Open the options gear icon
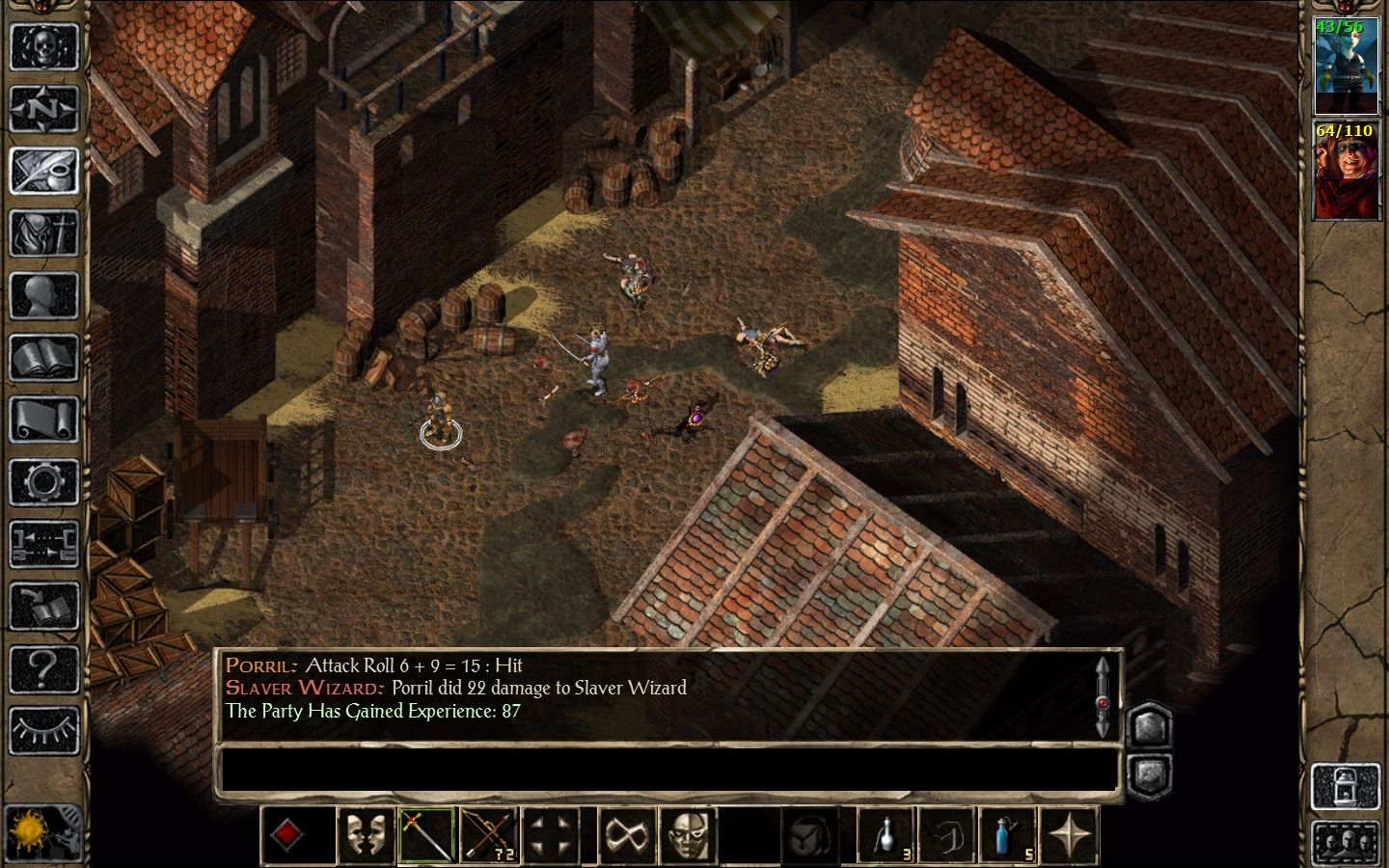The image size is (1389, 868). (x=43, y=482)
